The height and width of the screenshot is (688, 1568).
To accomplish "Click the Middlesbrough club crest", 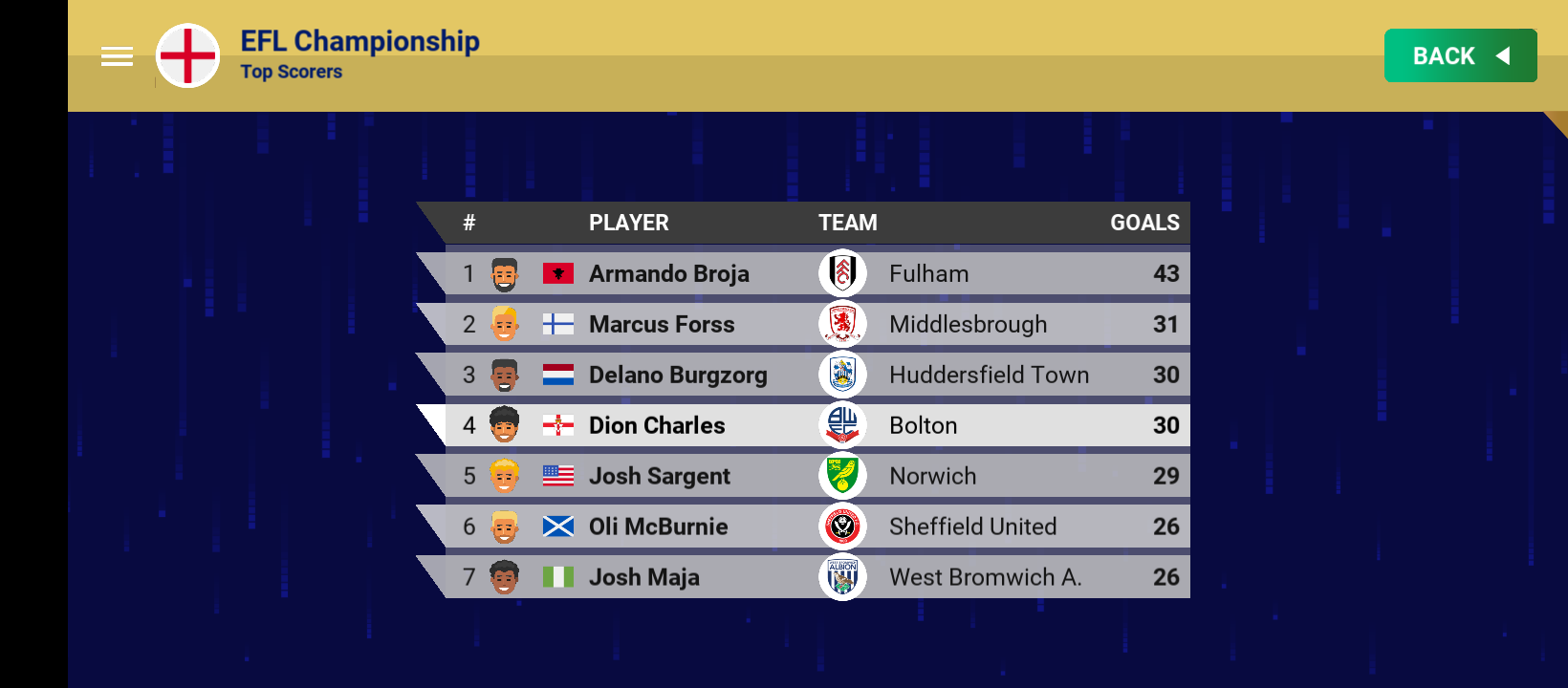I will tap(842, 324).
